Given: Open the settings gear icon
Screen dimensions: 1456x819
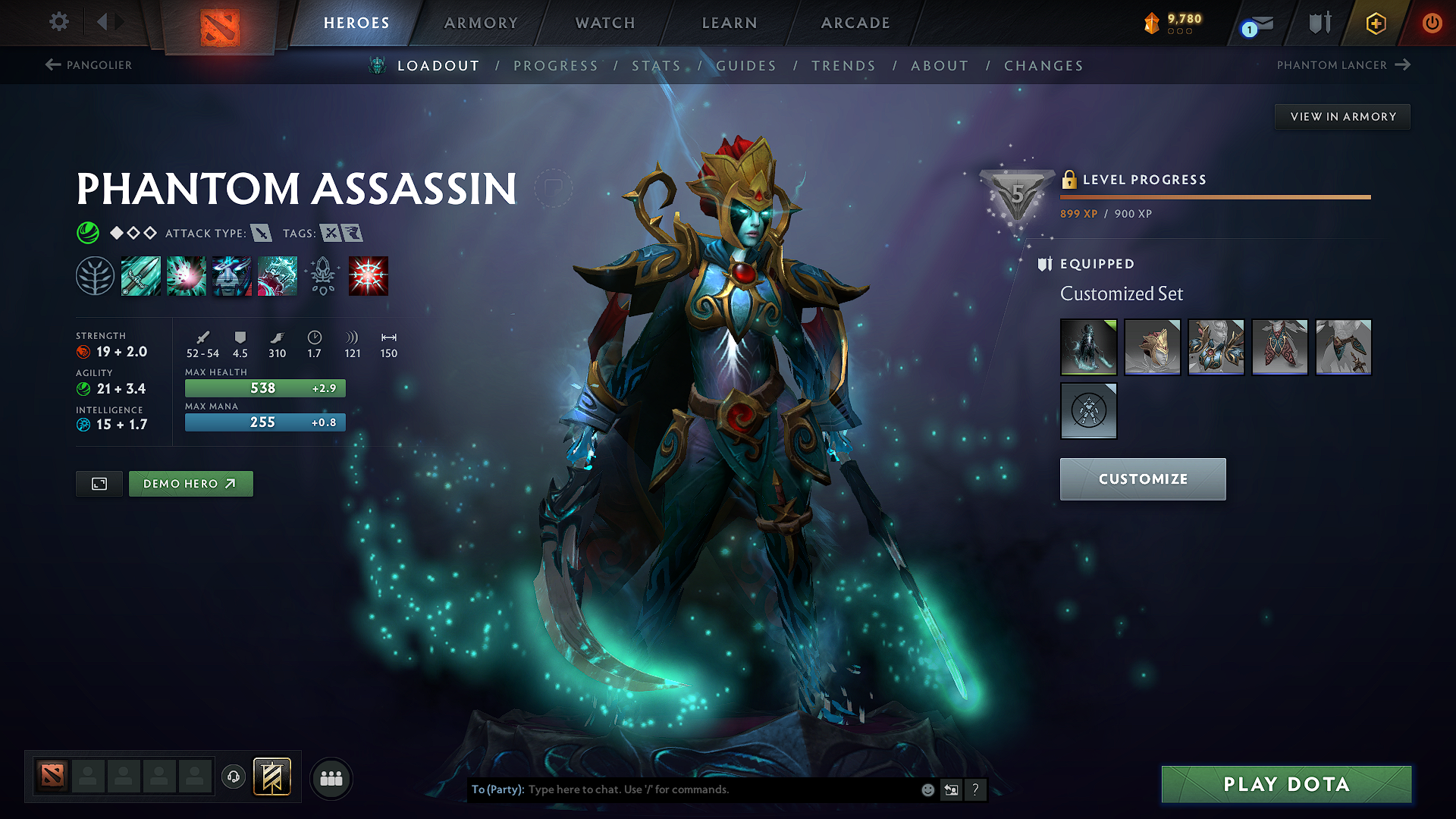Looking at the screenshot, I should [x=58, y=22].
